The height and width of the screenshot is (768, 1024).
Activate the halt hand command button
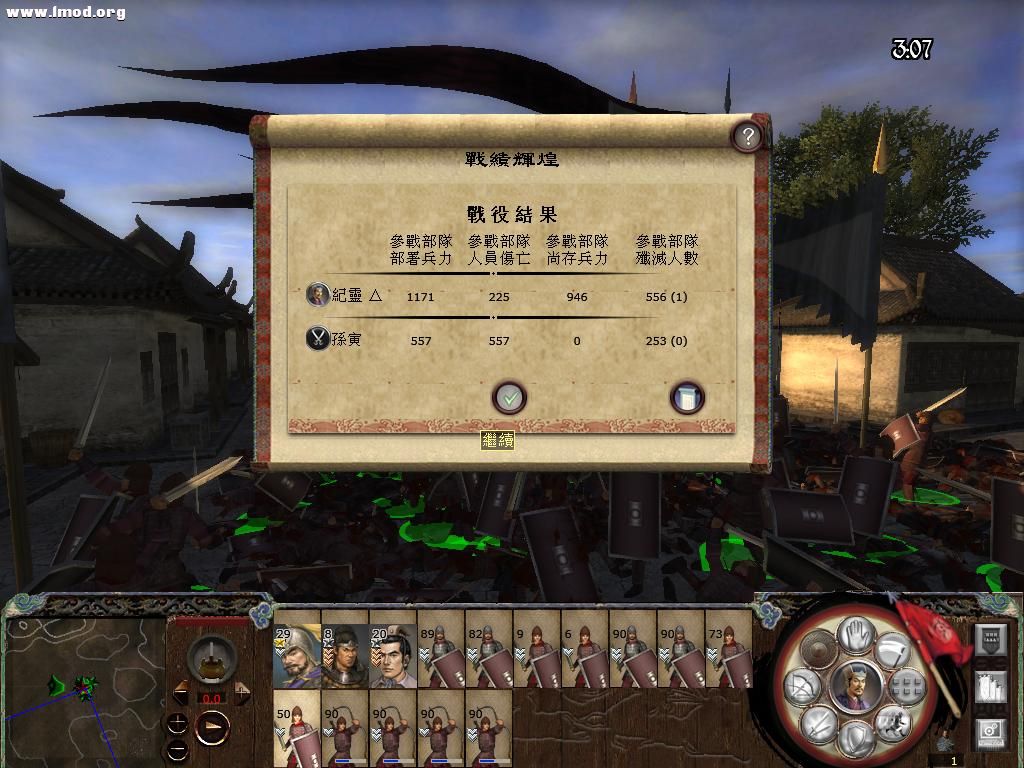point(855,634)
